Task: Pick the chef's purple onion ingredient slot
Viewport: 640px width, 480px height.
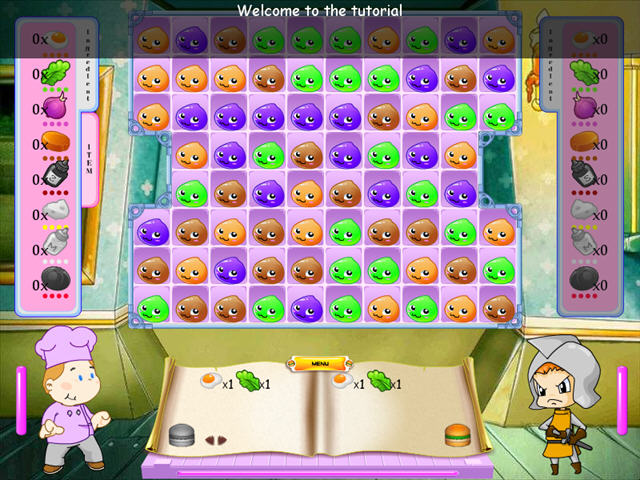Action: (x=56, y=107)
